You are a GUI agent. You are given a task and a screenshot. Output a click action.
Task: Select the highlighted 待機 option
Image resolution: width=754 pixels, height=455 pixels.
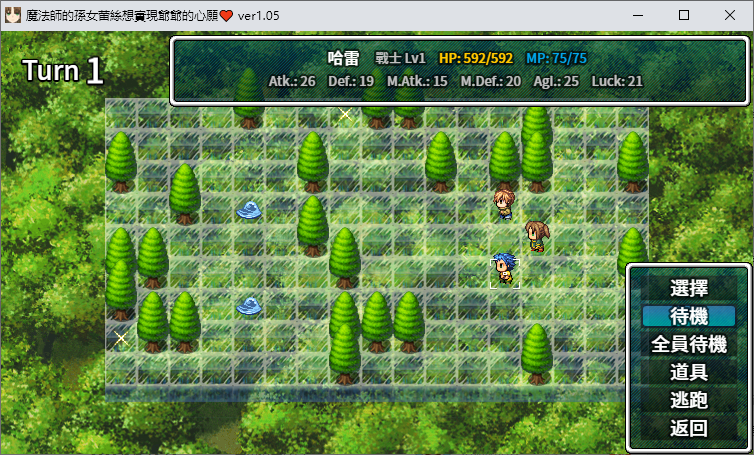click(x=689, y=316)
